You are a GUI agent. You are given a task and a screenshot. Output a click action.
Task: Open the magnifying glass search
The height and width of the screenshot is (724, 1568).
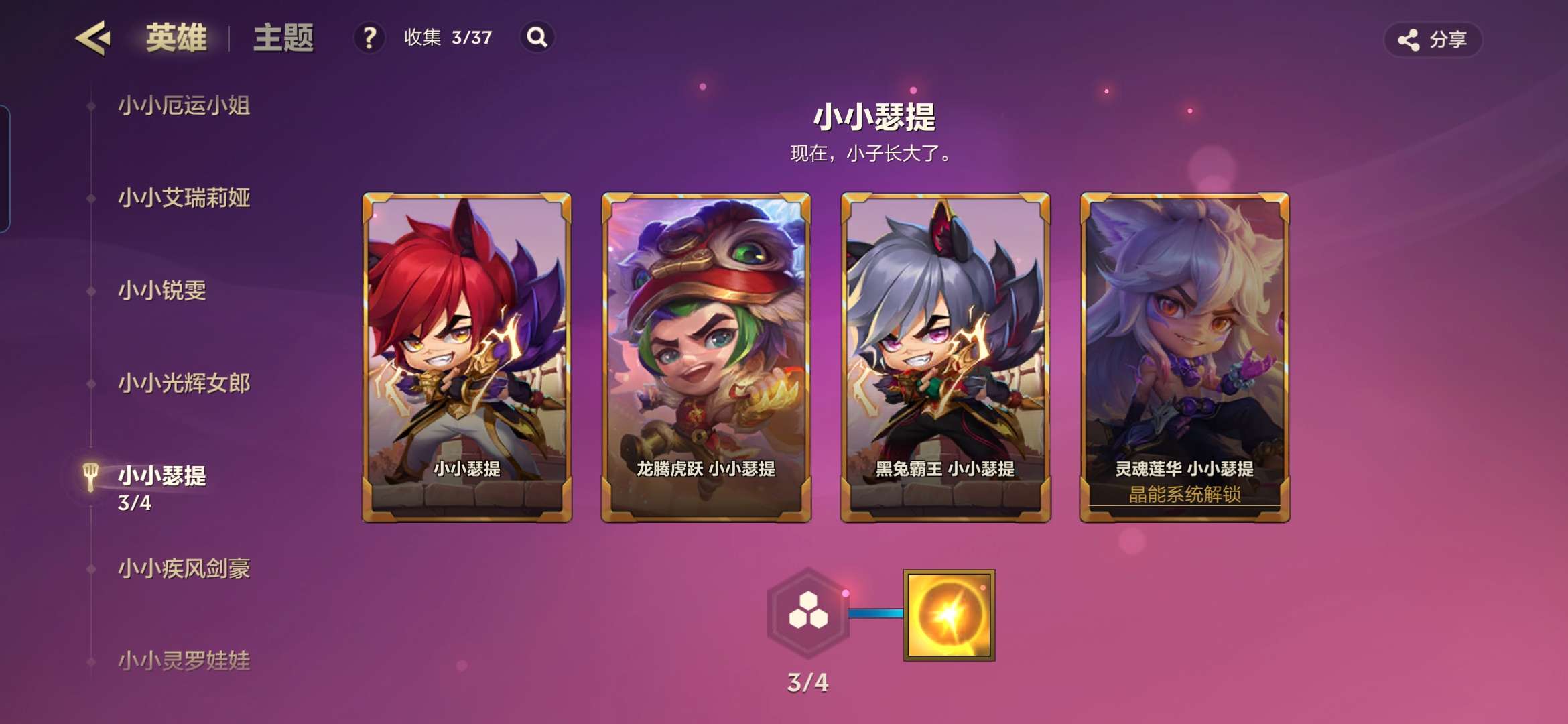537,38
